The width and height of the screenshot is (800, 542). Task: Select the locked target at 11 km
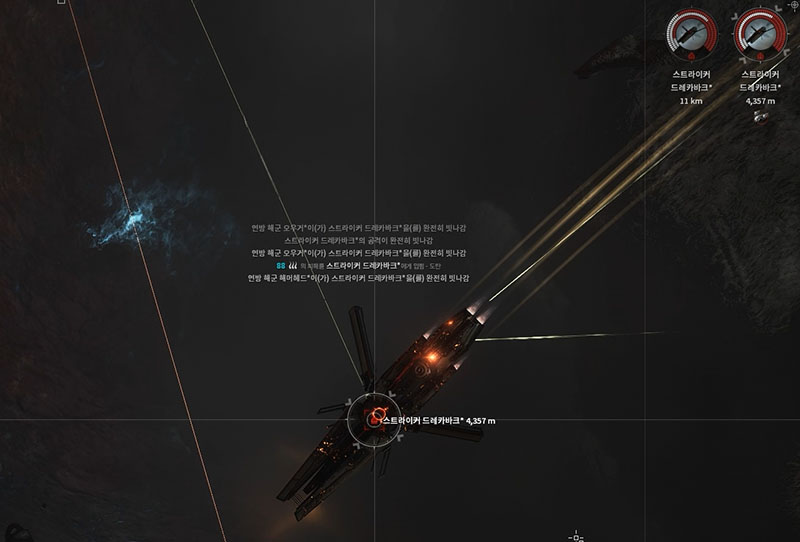tap(691, 35)
